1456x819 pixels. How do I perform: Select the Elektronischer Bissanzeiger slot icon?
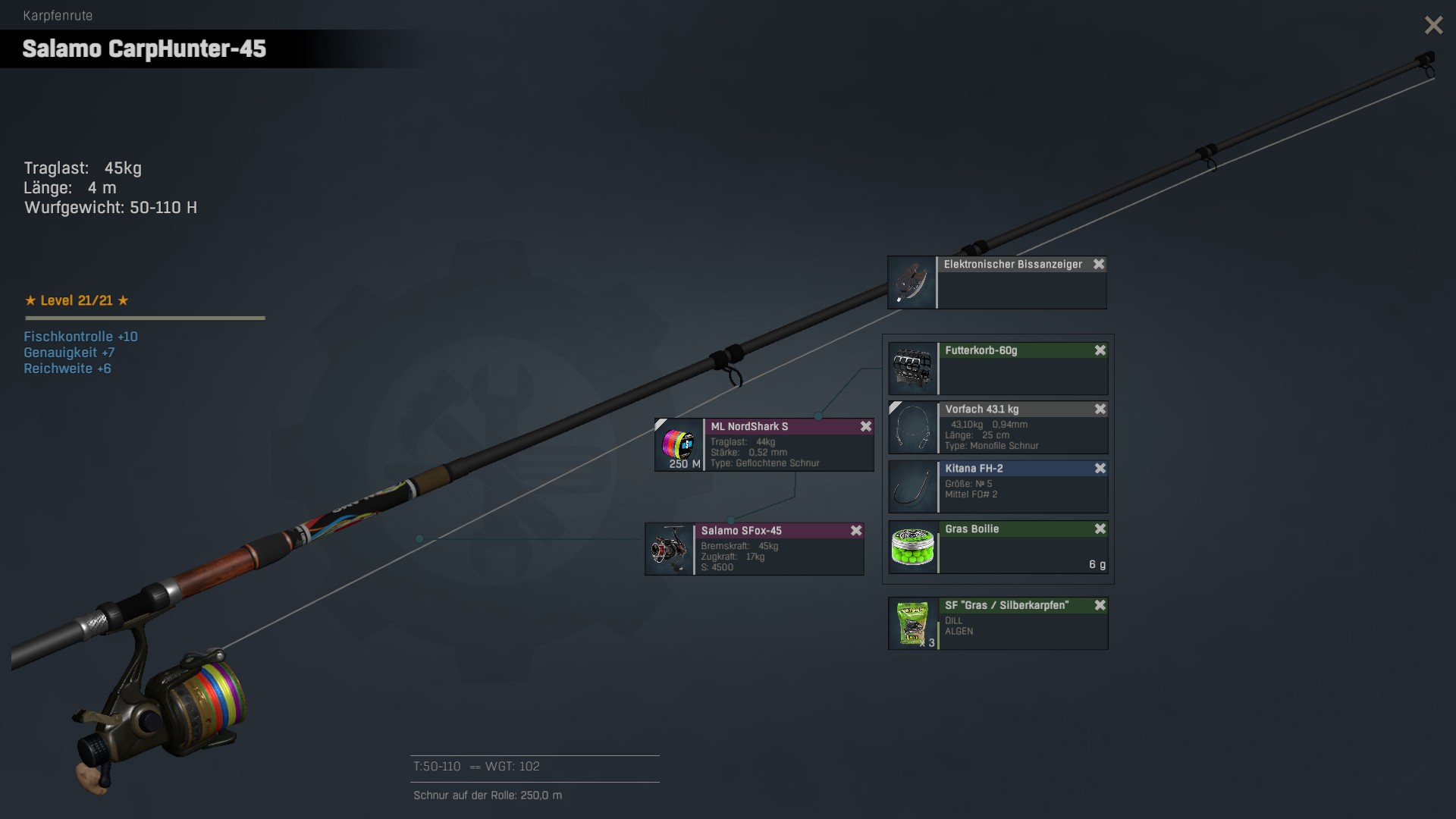pyautogui.click(x=912, y=283)
